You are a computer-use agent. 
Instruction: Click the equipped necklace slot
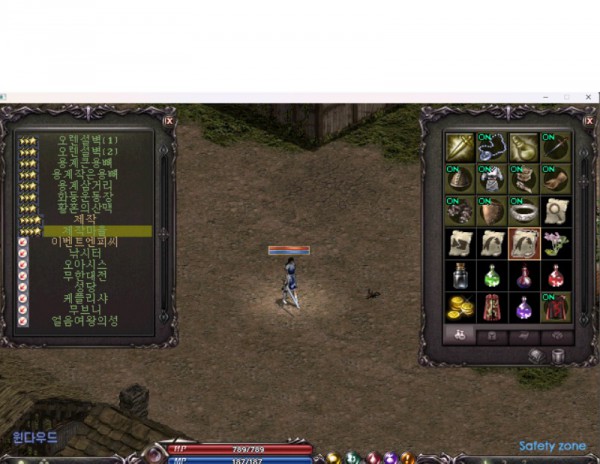(x=492, y=147)
